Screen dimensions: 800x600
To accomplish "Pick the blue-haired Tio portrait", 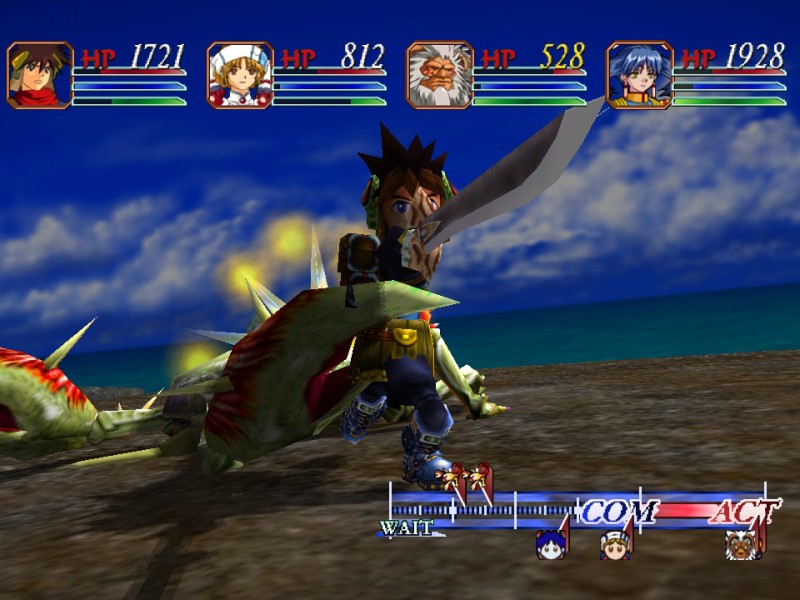I will click(x=640, y=75).
